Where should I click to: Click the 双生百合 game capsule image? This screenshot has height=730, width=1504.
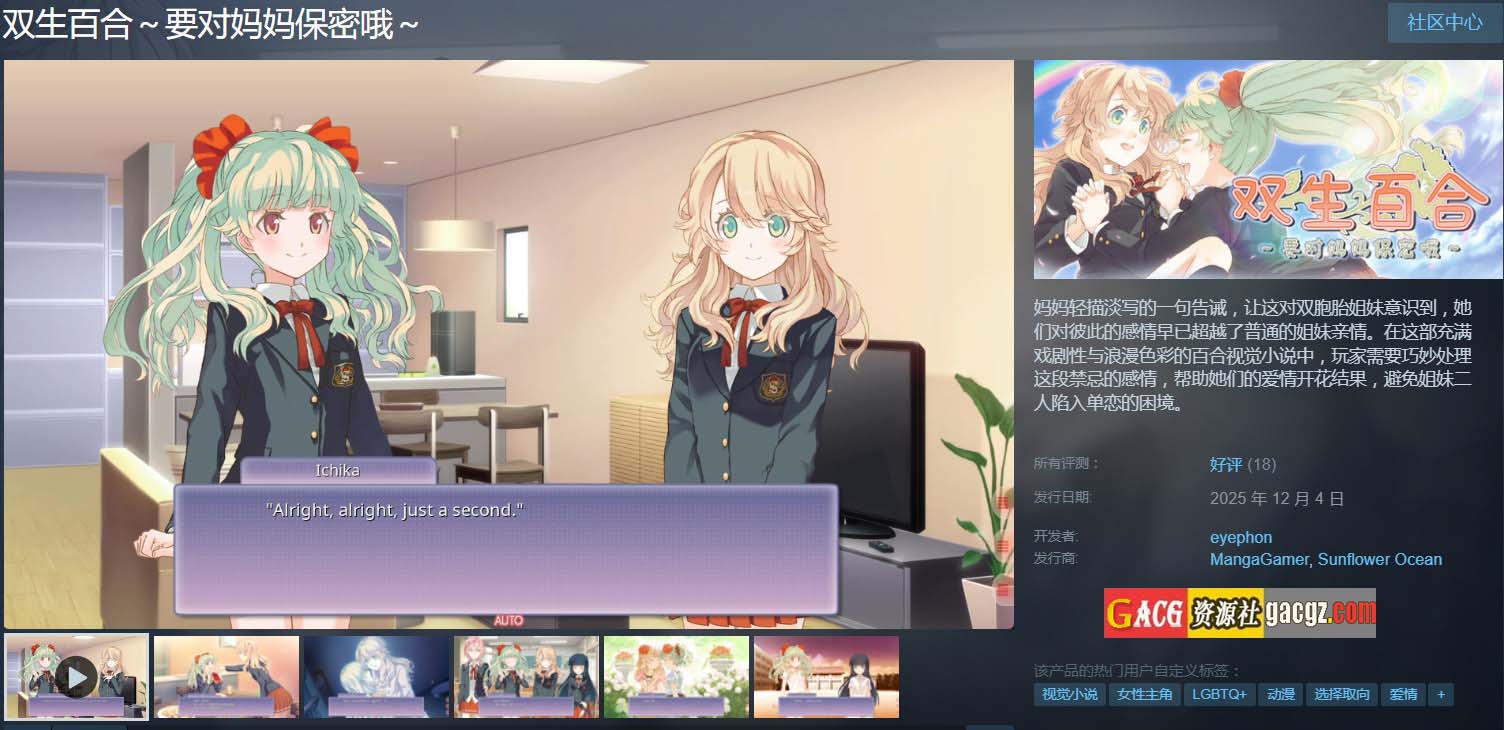(x=1268, y=169)
